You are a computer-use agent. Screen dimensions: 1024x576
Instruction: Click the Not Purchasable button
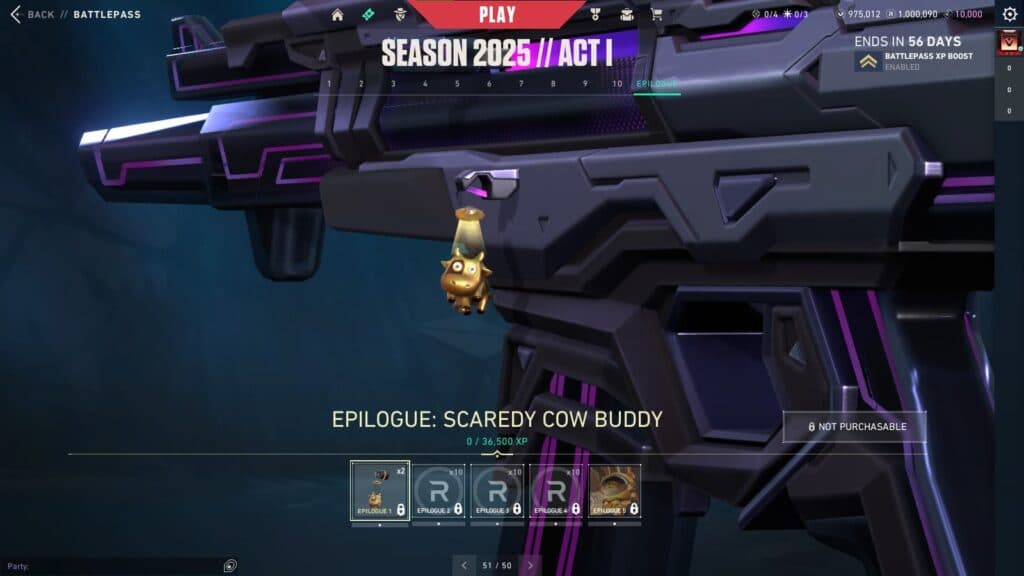(856, 427)
